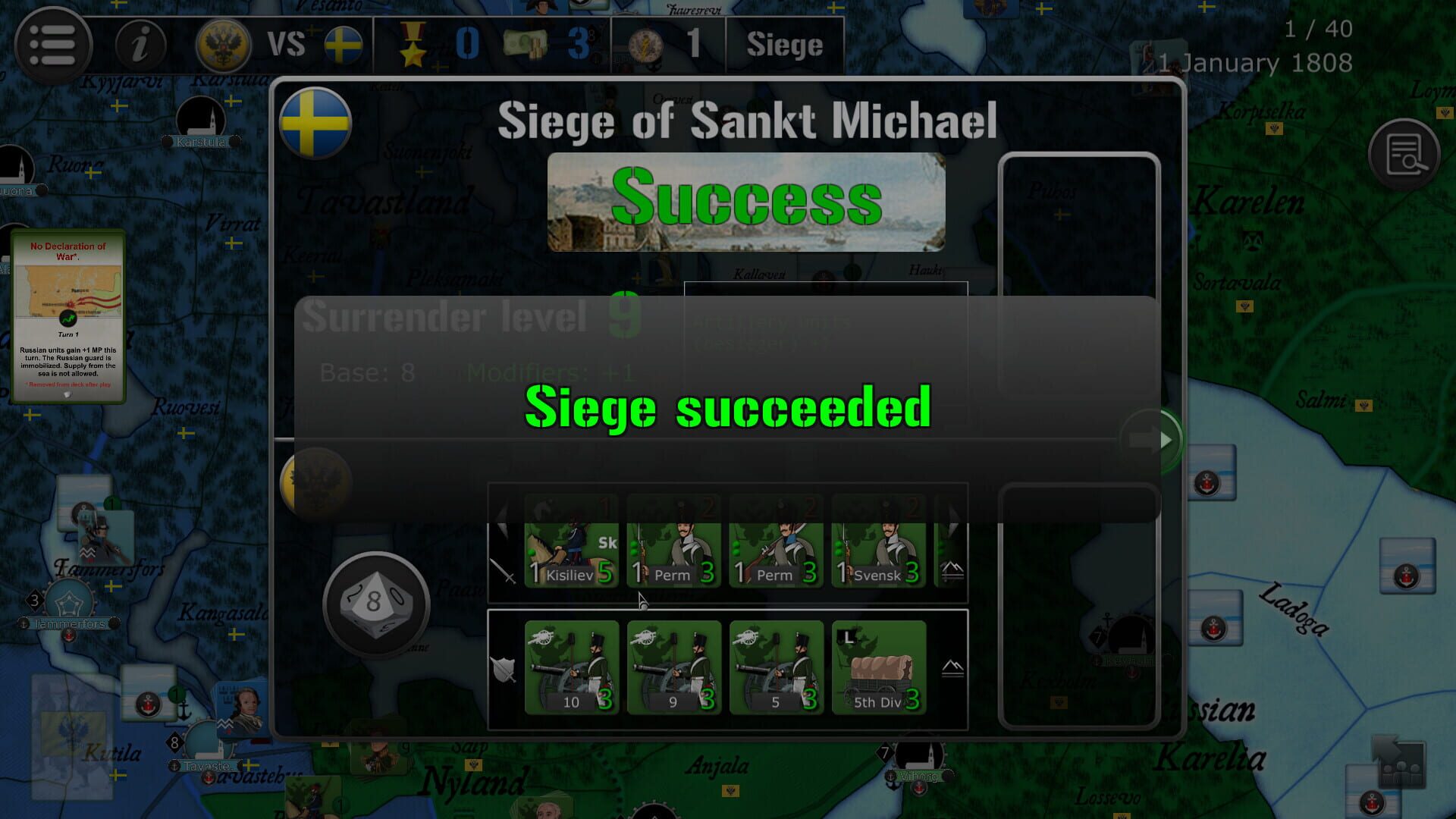Click the d20 die showing 8
Image resolution: width=1456 pixels, height=819 pixels.
[x=377, y=604]
